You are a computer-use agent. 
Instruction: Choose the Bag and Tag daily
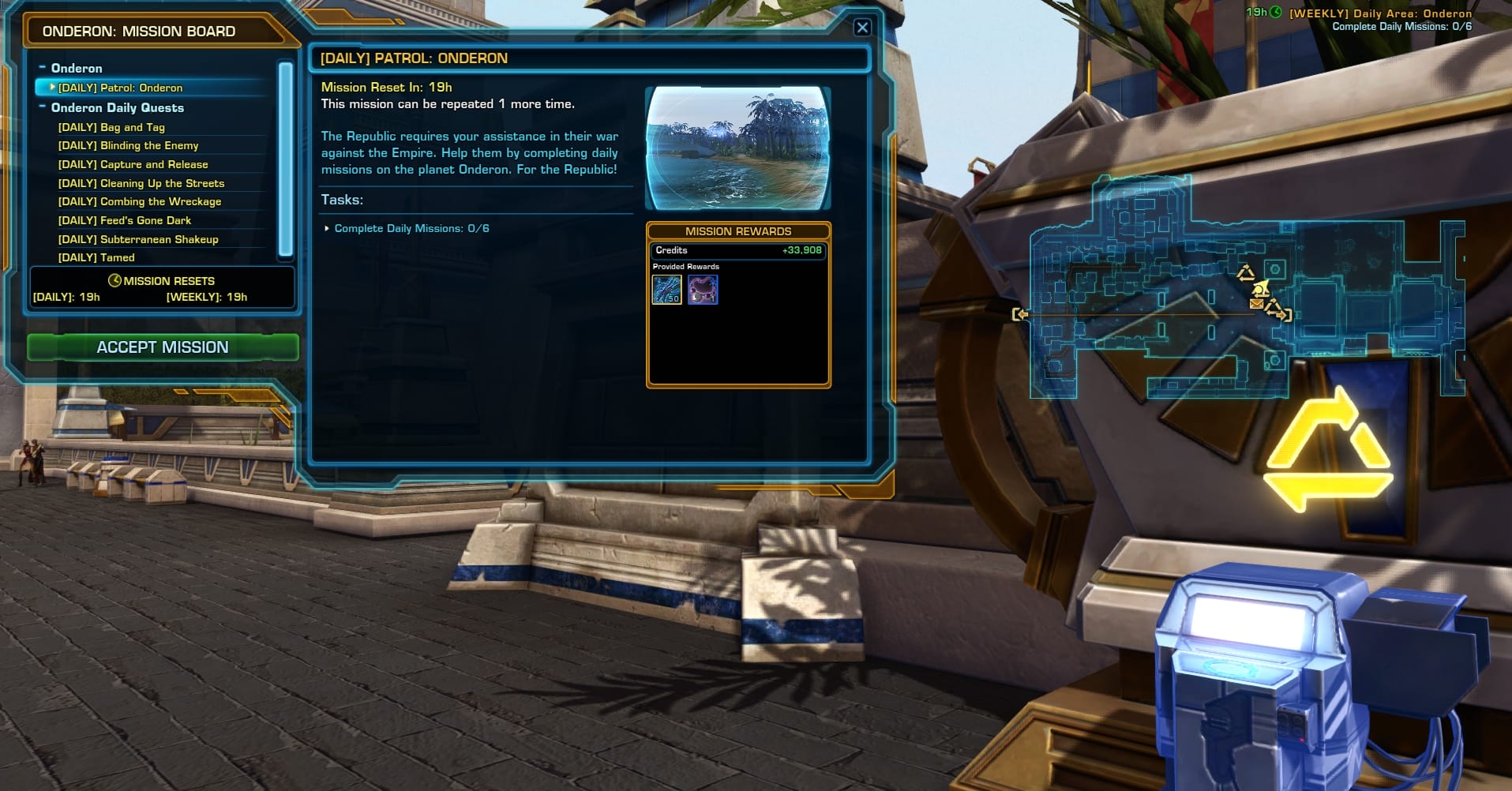pos(111,127)
